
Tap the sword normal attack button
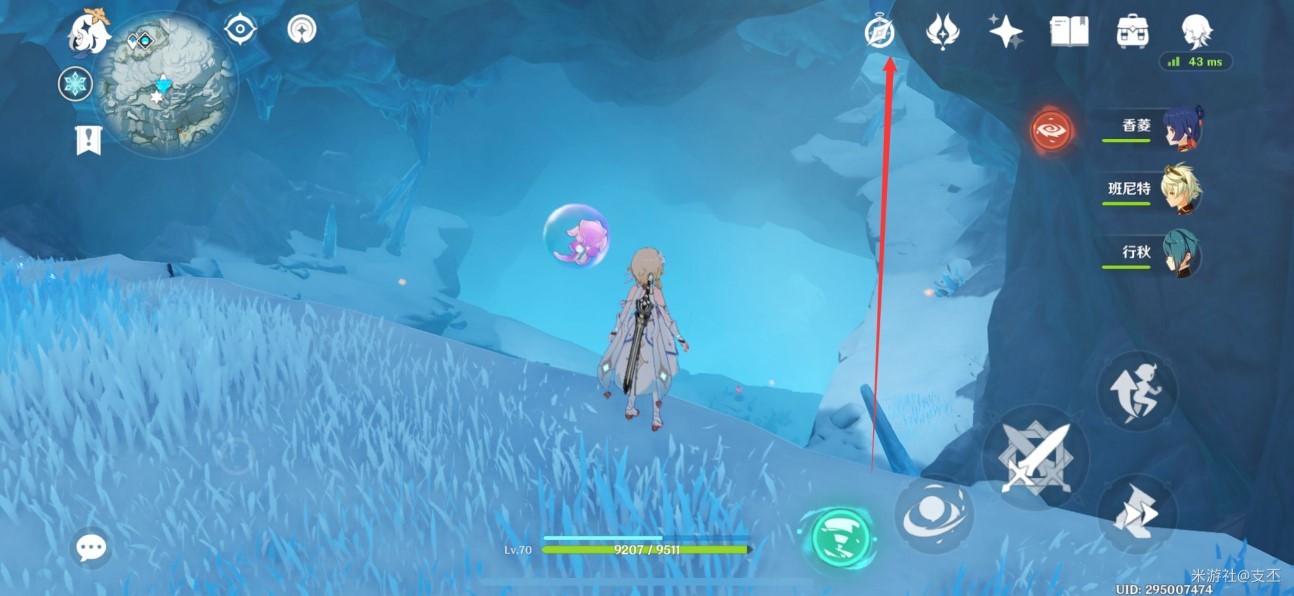click(x=1035, y=457)
